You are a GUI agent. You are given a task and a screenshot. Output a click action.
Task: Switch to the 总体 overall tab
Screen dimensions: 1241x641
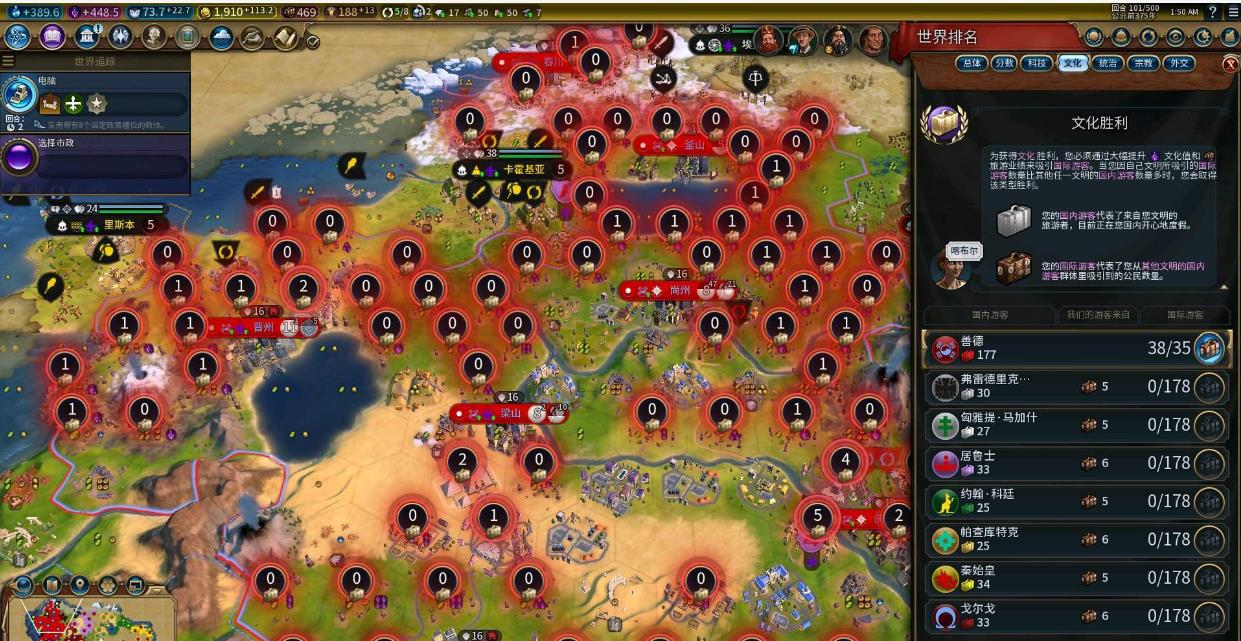point(969,63)
